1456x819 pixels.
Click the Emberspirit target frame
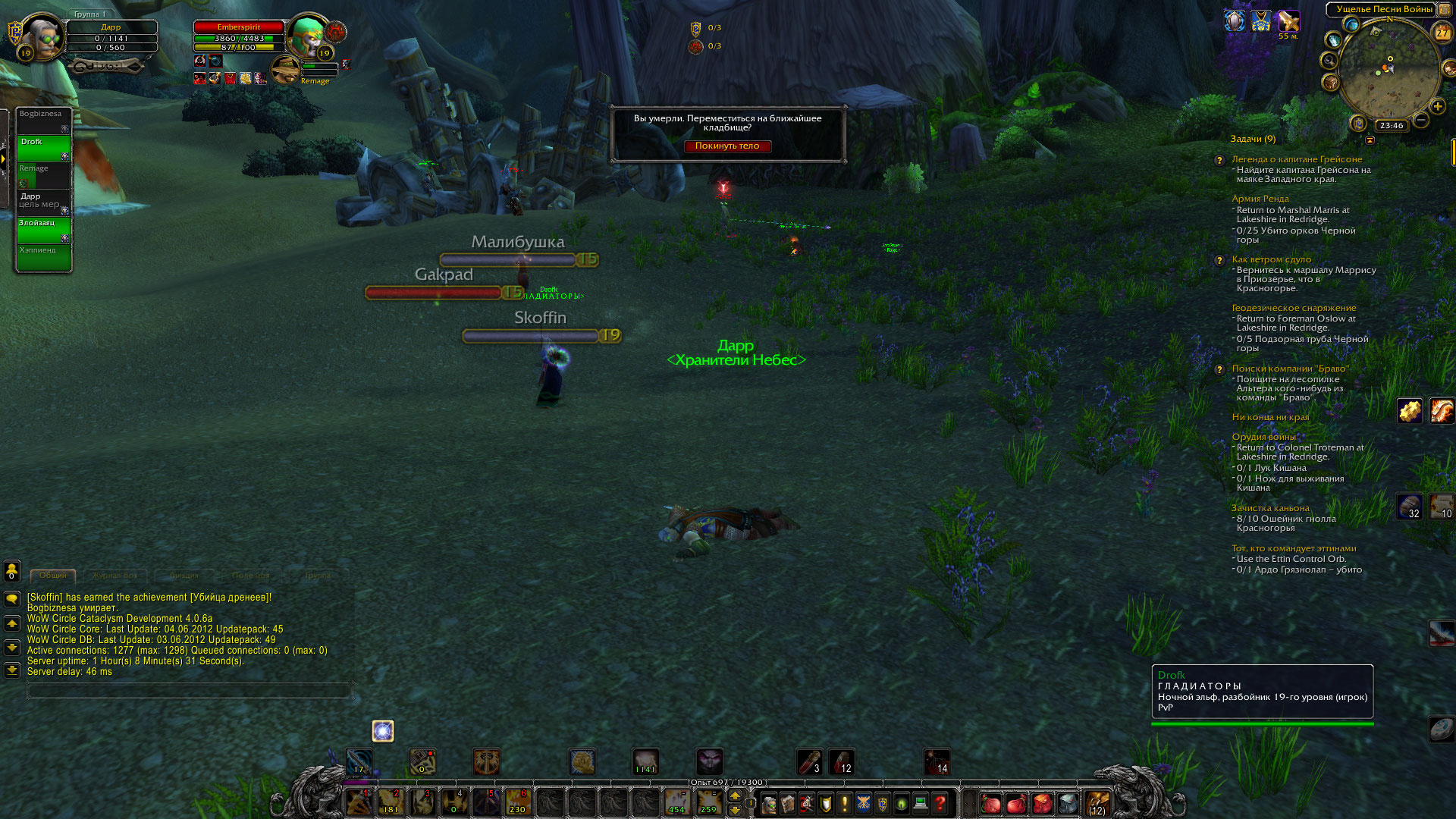pyautogui.click(x=239, y=37)
